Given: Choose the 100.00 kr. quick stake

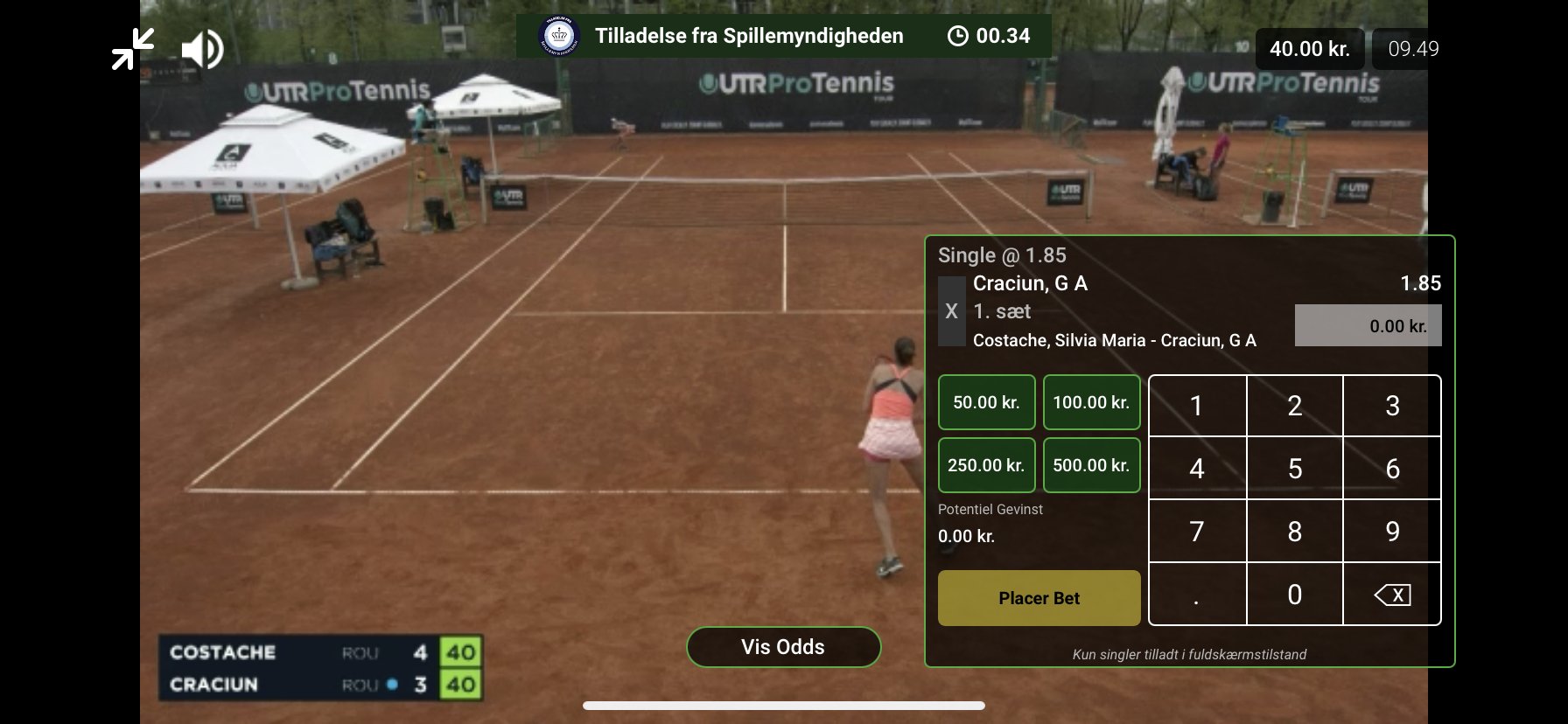Looking at the screenshot, I should click(x=1091, y=402).
